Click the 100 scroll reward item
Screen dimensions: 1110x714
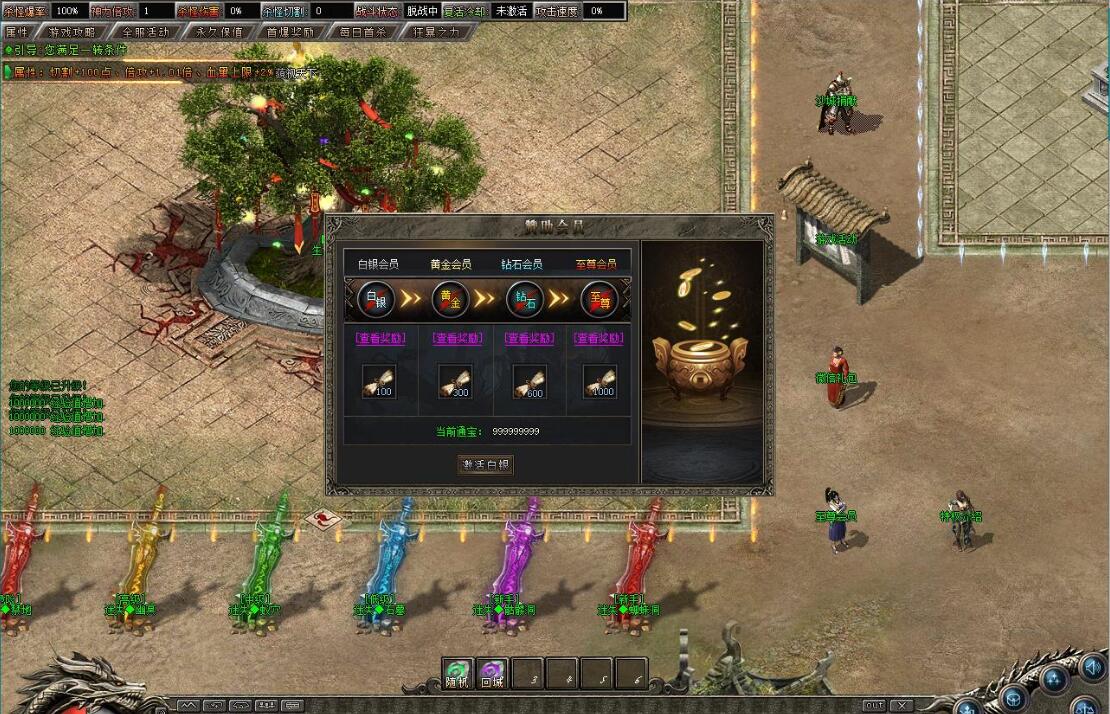tap(378, 381)
